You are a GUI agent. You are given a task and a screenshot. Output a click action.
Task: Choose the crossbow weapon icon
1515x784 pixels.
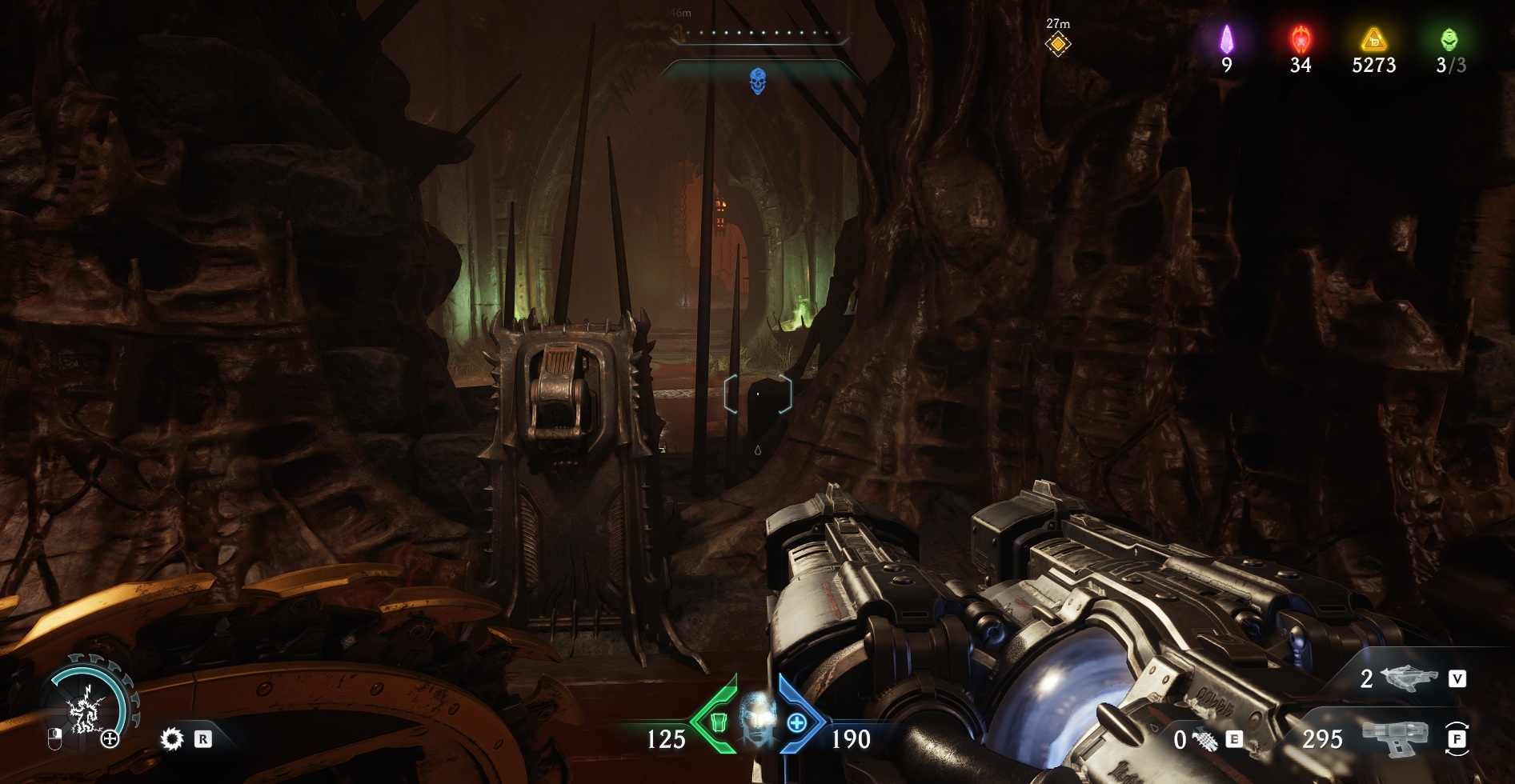[1409, 679]
